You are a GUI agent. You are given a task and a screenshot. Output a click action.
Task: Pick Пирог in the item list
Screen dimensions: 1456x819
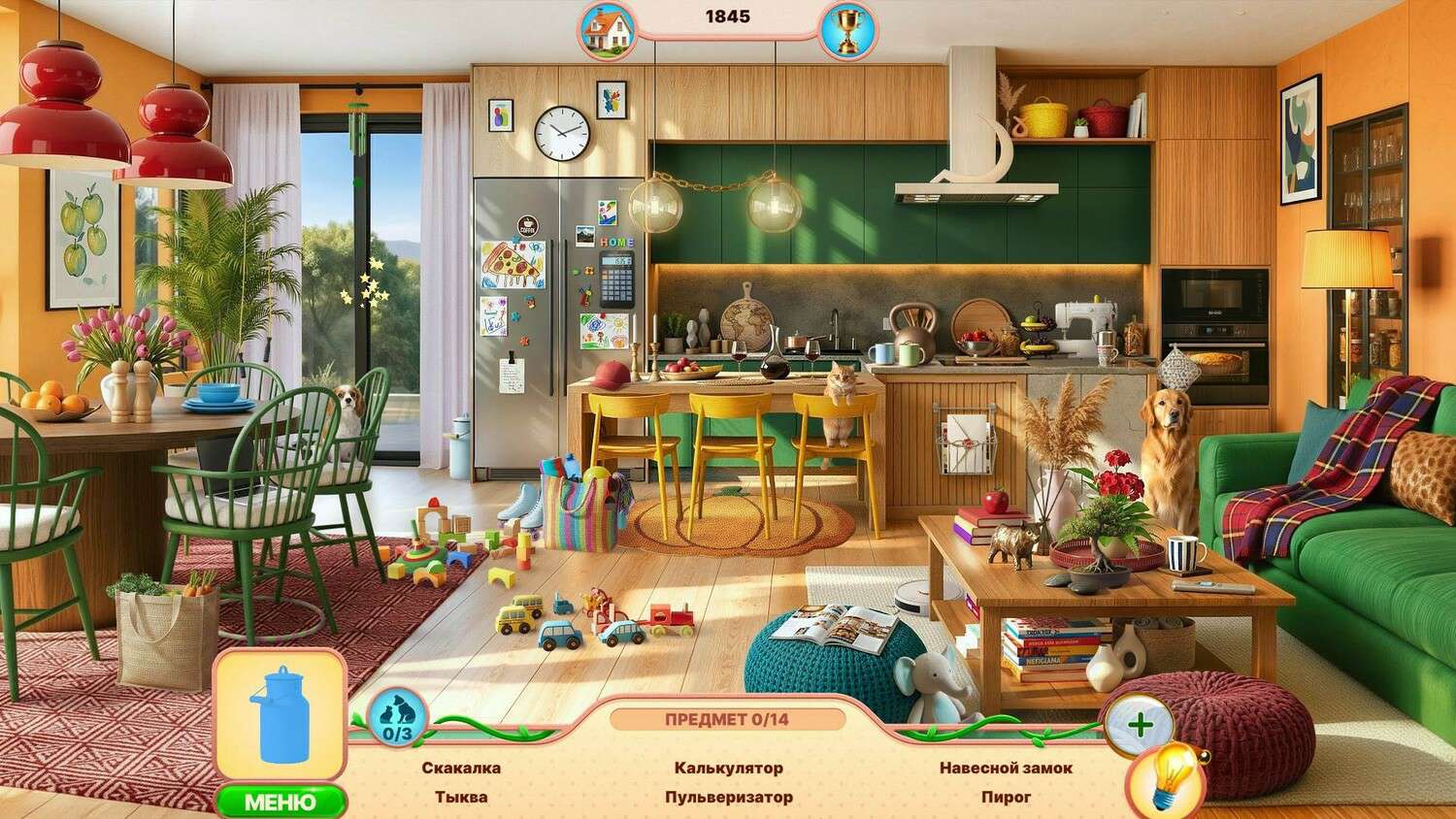tap(1006, 798)
